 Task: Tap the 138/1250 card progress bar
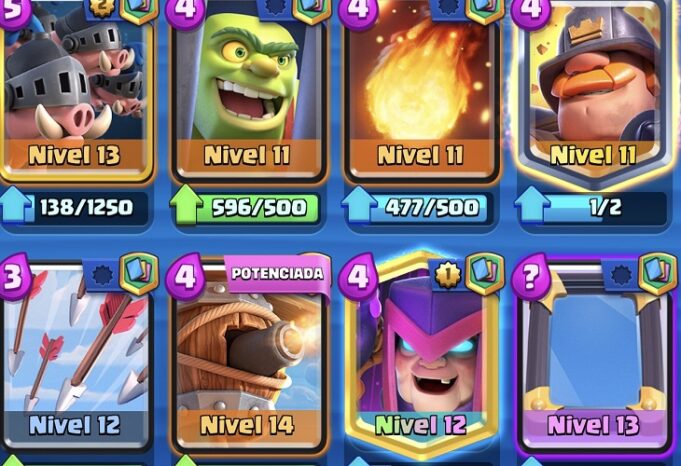click(78, 208)
